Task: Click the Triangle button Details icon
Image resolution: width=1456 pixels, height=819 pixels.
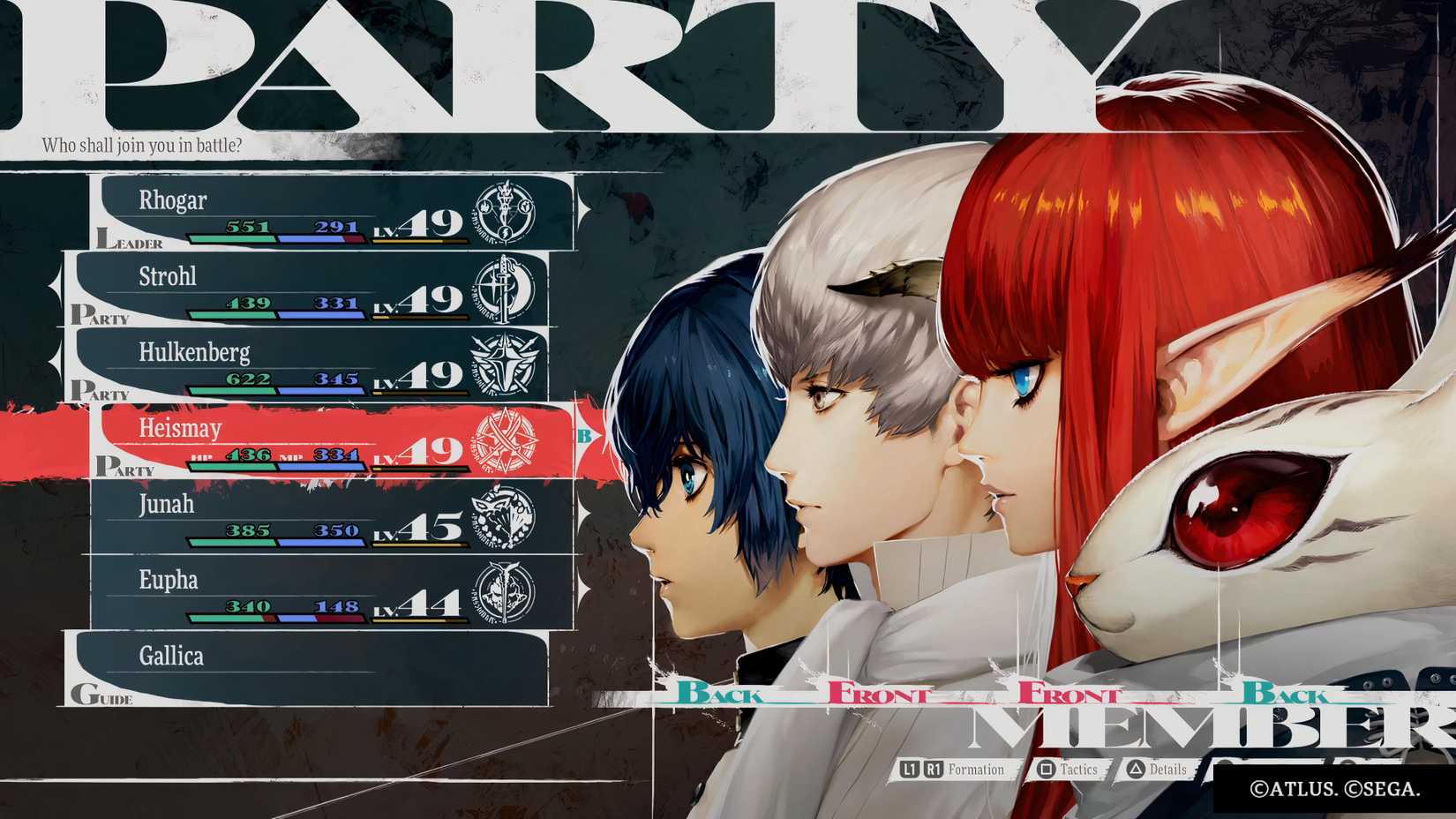Action: coord(1134,770)
